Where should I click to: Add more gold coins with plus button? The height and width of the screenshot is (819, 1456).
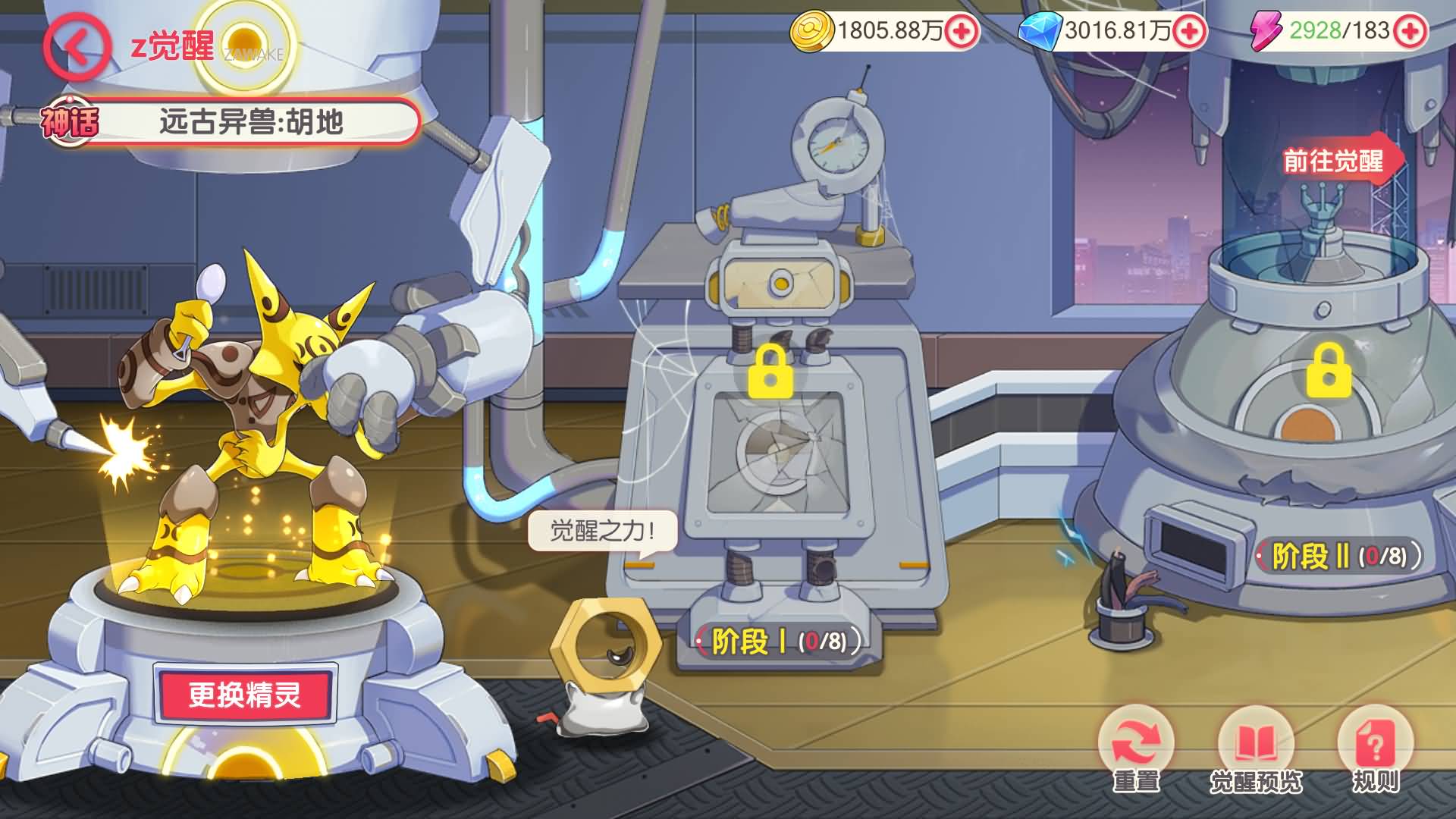coord(962,32)
